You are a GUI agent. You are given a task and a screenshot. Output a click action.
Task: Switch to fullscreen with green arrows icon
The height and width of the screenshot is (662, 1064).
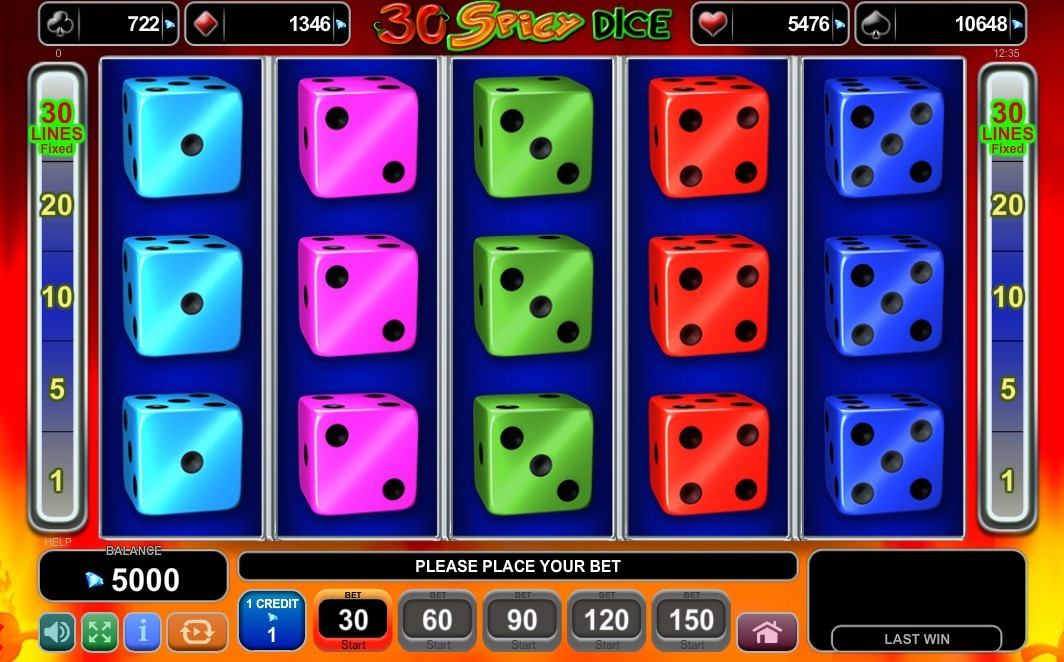100,632
